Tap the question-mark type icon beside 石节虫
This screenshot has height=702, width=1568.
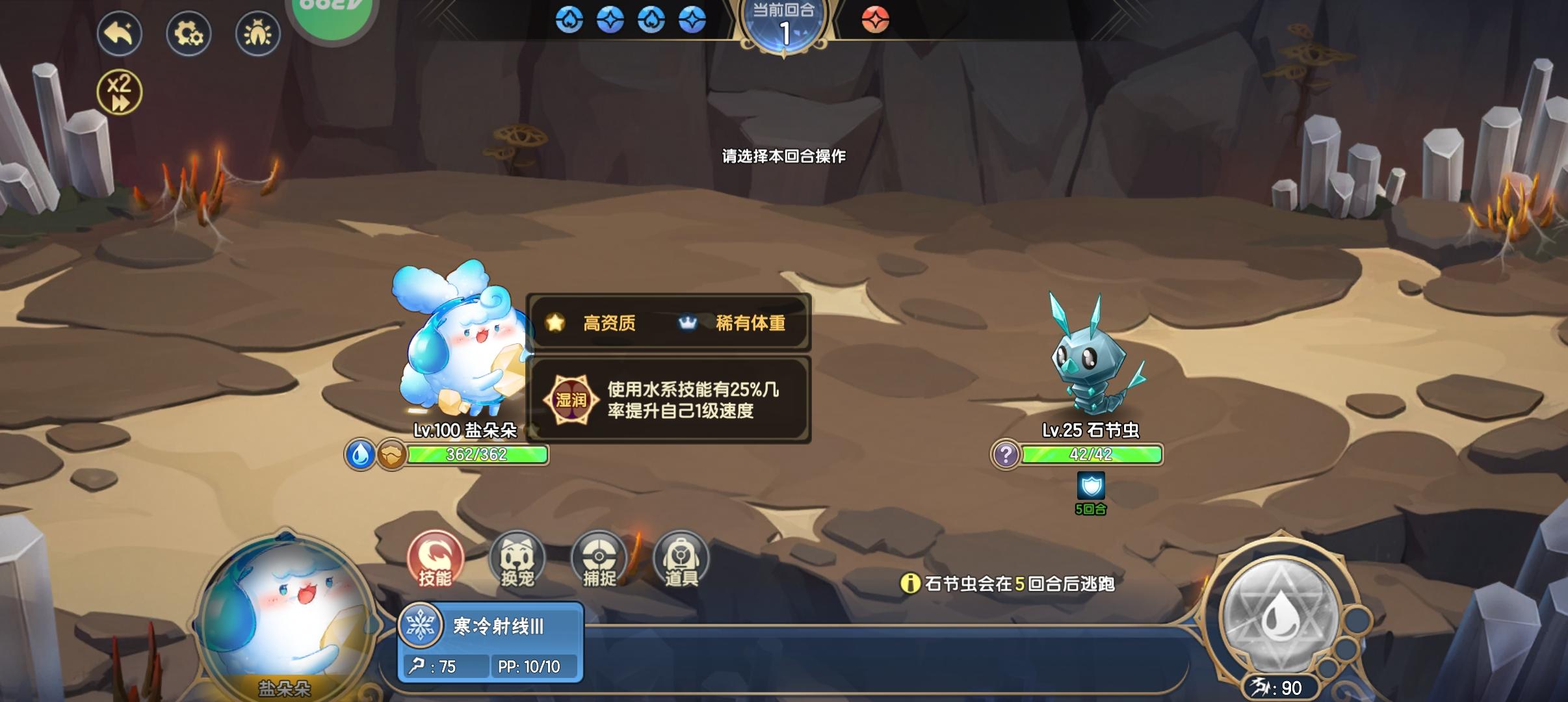coord(1006,455)
